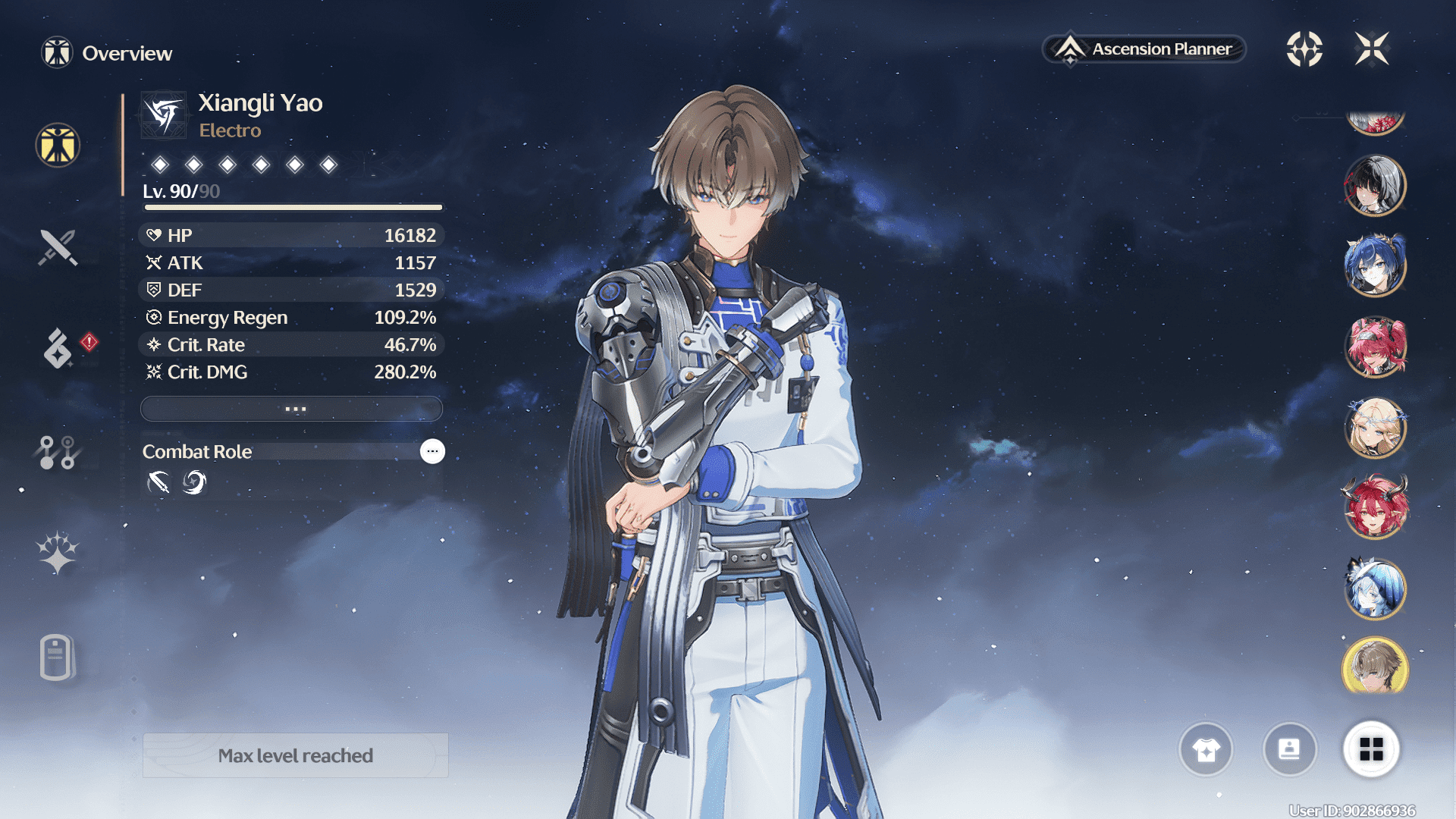Switch to the weapon tab with crossed swords
This screenshot has width=1456, height=819.
[58, 247]
